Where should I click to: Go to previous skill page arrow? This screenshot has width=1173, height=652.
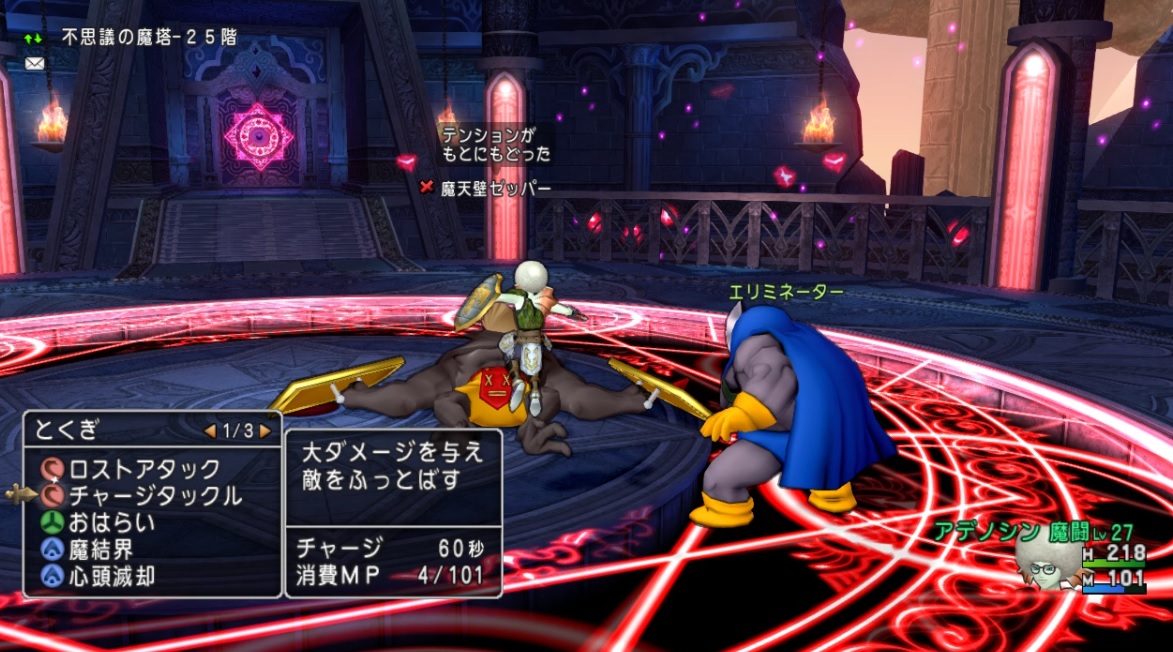(210, 431)
